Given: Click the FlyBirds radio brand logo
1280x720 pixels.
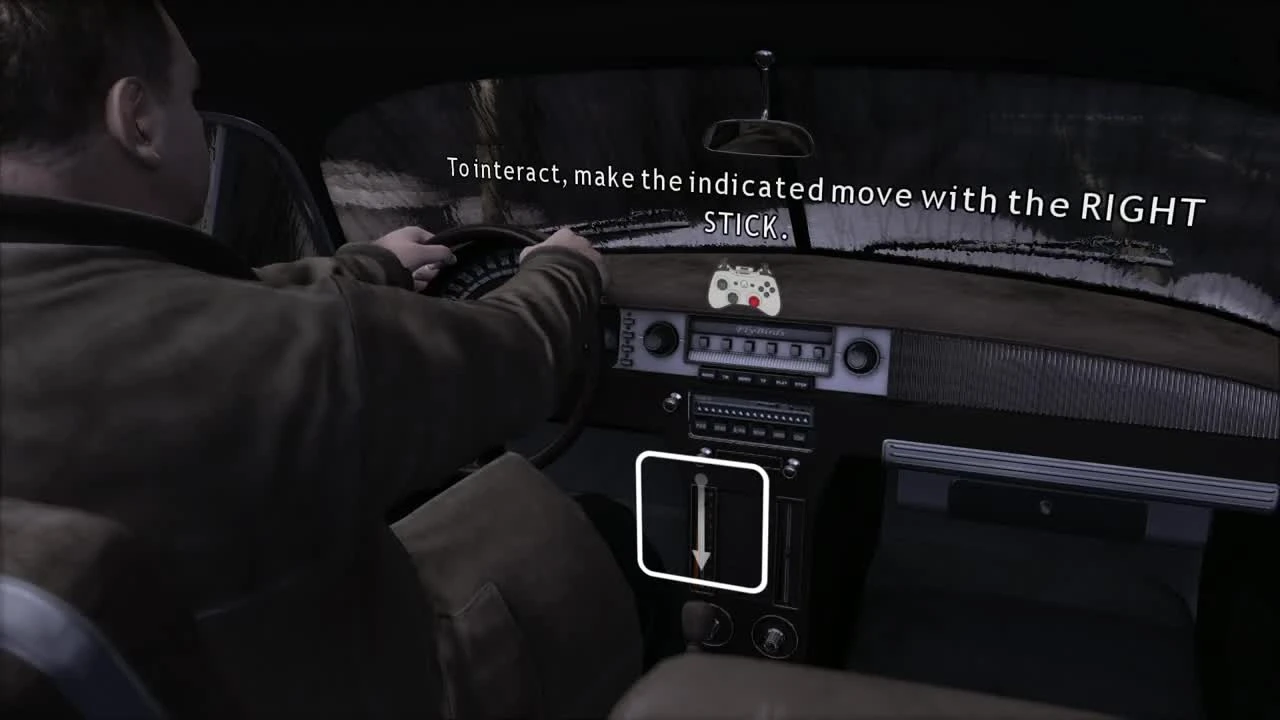Looking at the screenshot, I should (x=760, y=331).
